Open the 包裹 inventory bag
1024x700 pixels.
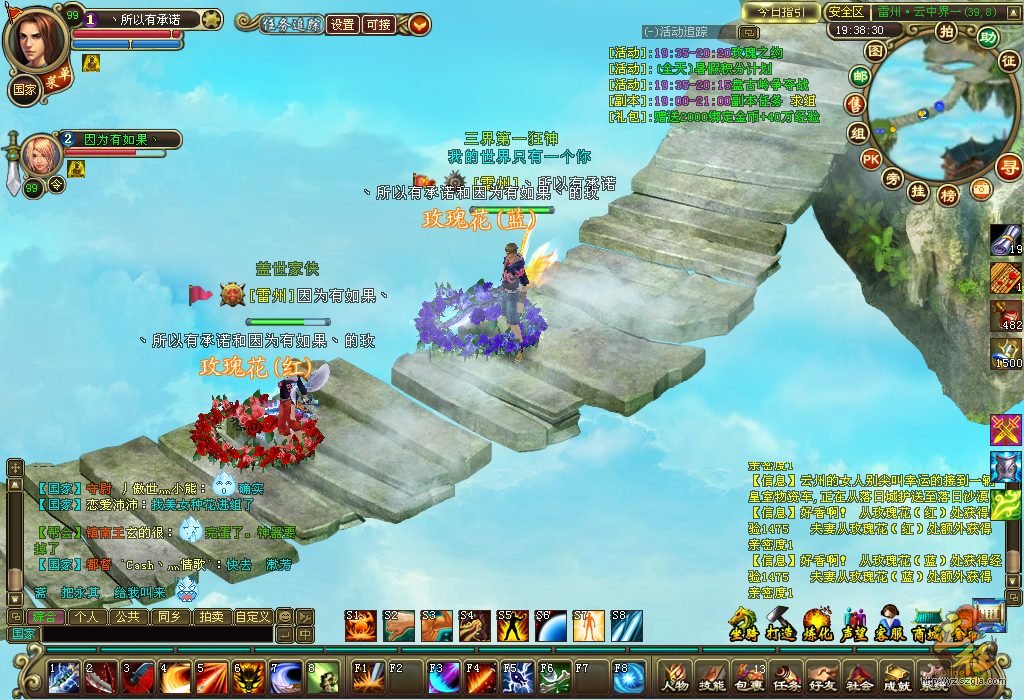(x=748, y=675)
